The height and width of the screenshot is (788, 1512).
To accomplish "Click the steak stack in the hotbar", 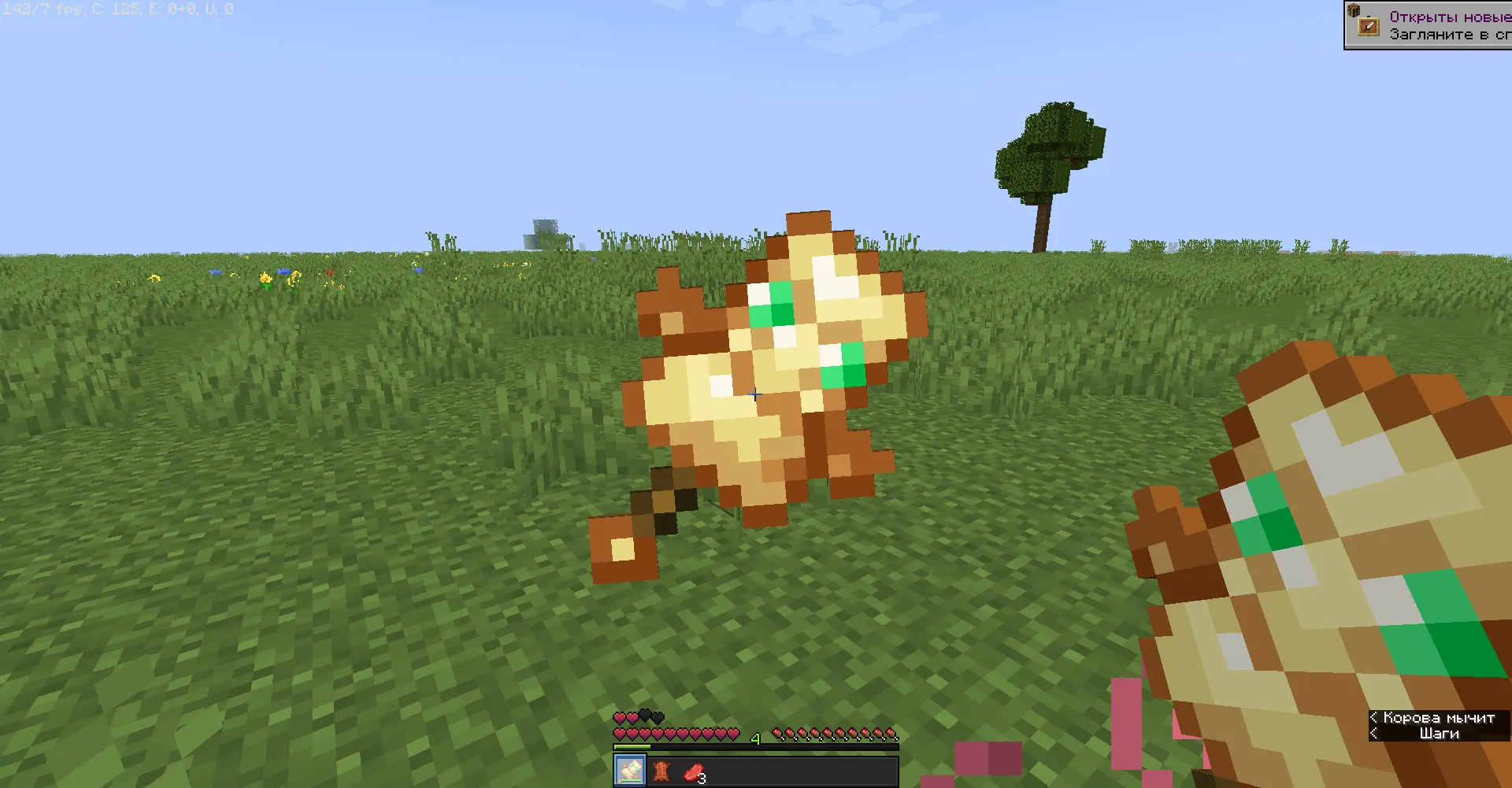I will 693,773.
